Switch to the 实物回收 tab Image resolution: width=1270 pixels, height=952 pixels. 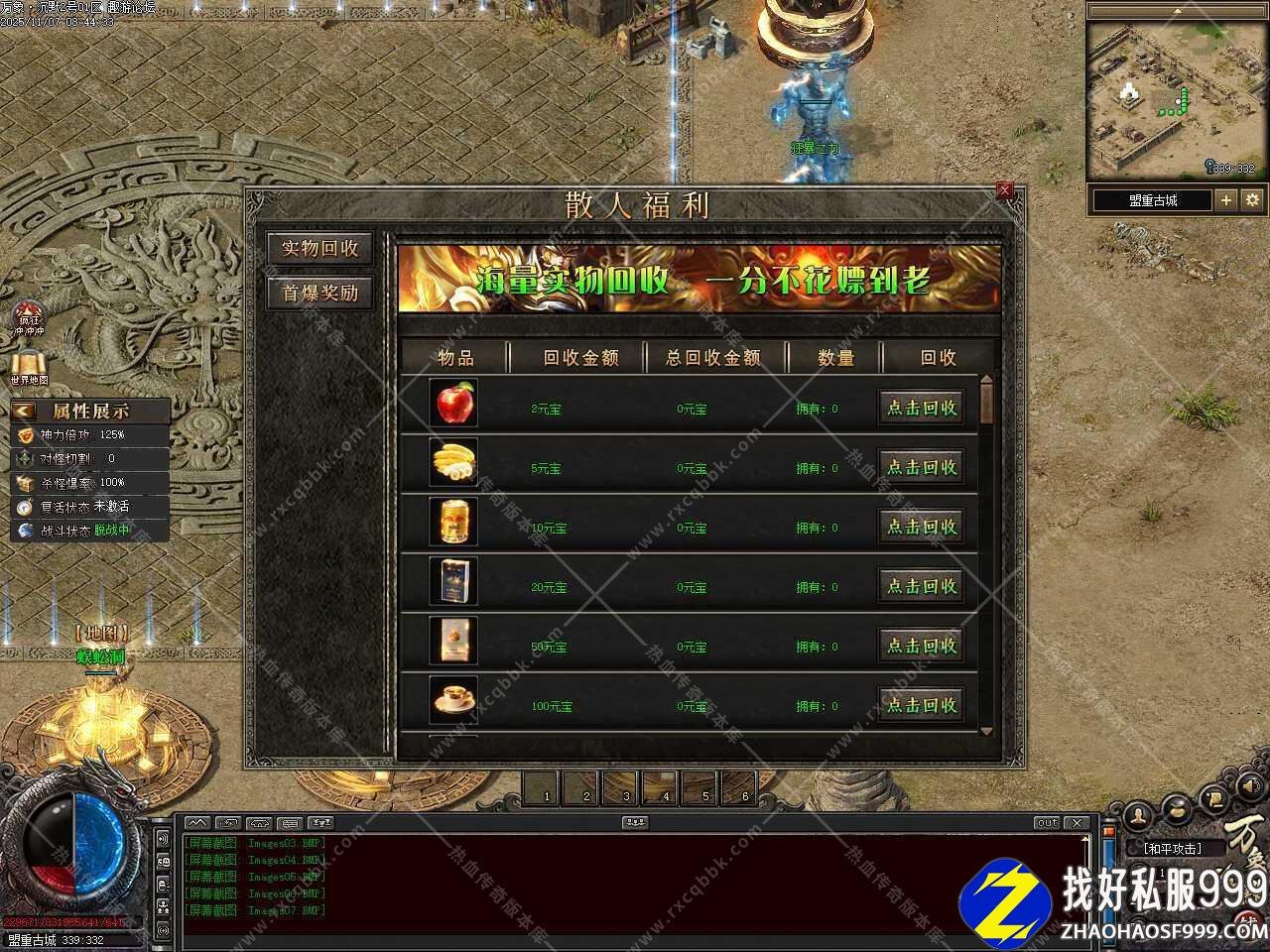[319, 249]
